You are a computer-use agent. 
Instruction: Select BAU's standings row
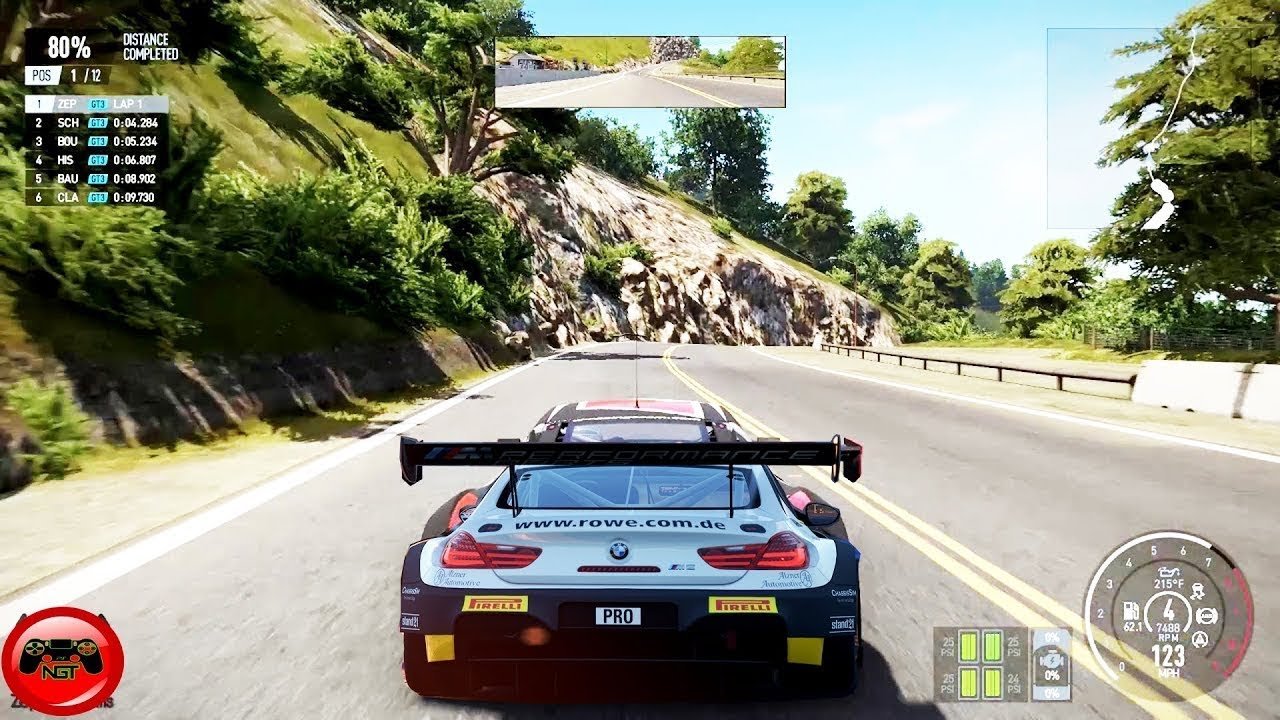(x=96, y=178)
